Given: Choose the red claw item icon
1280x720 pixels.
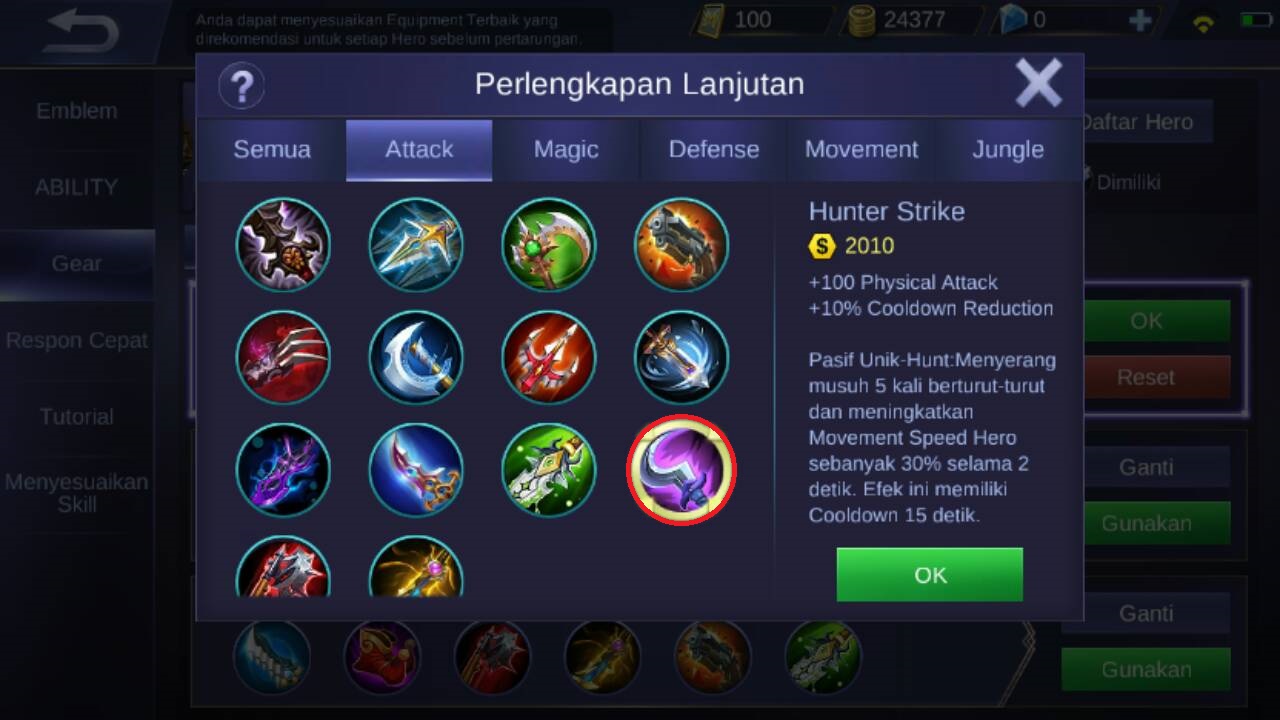Looking at the screenshot, I should (x=283, y=358).
